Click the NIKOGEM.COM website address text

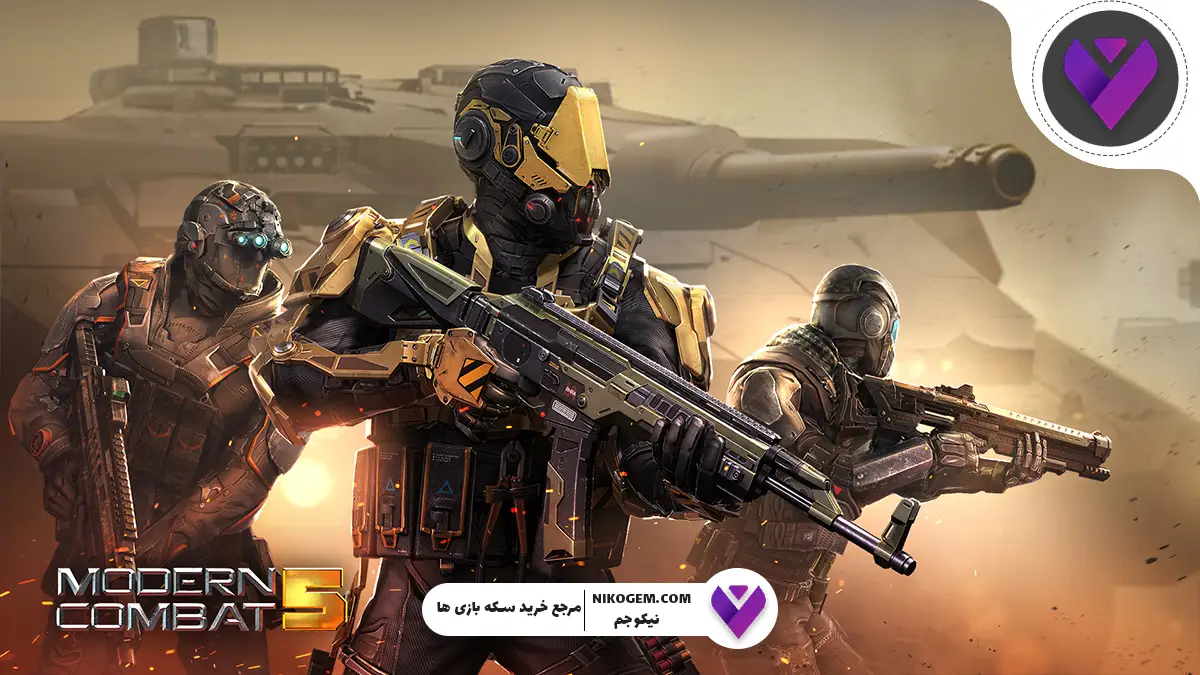(649, 598)
